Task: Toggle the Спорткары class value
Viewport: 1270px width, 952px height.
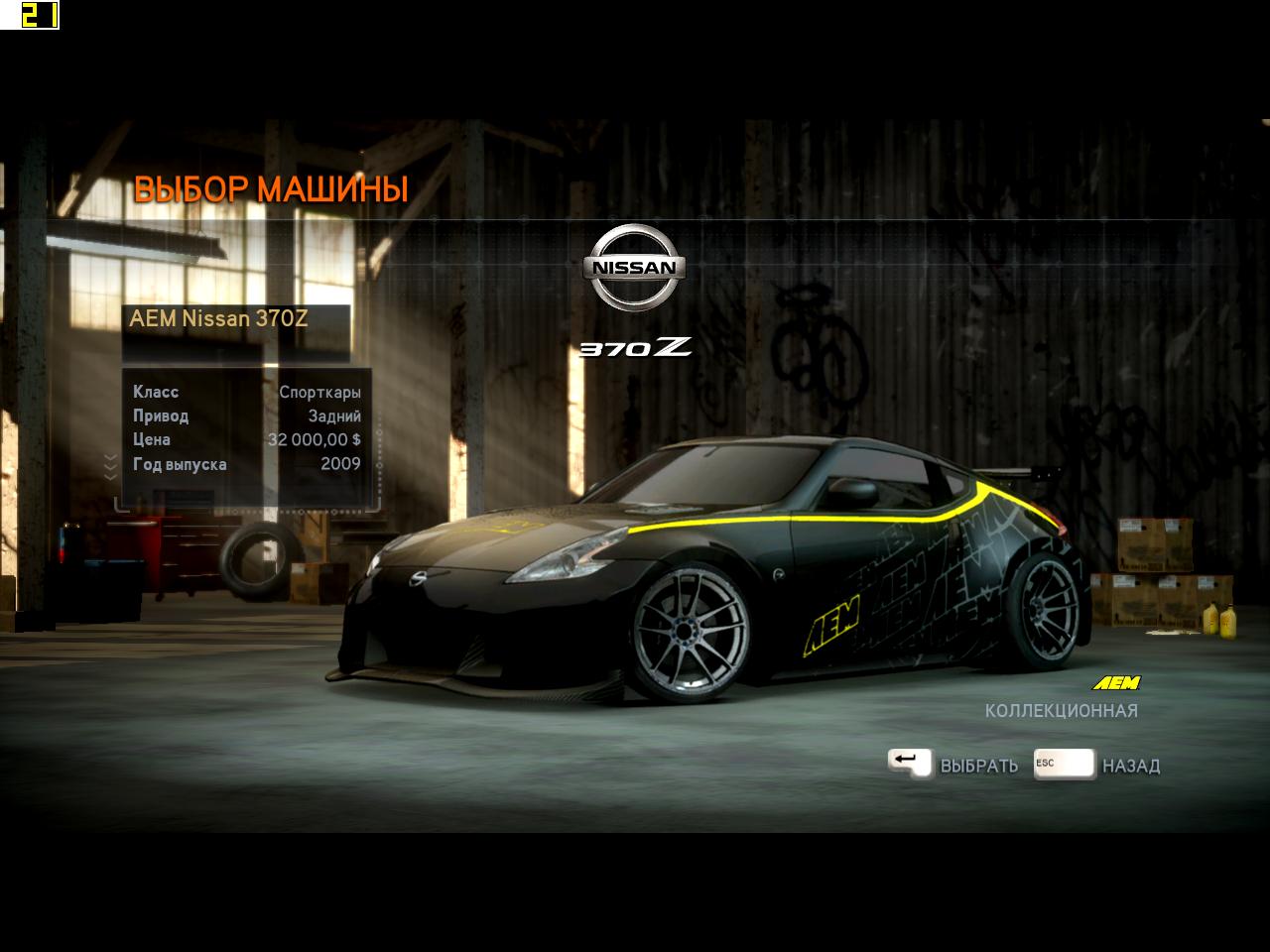Action: tap(322, 392)
